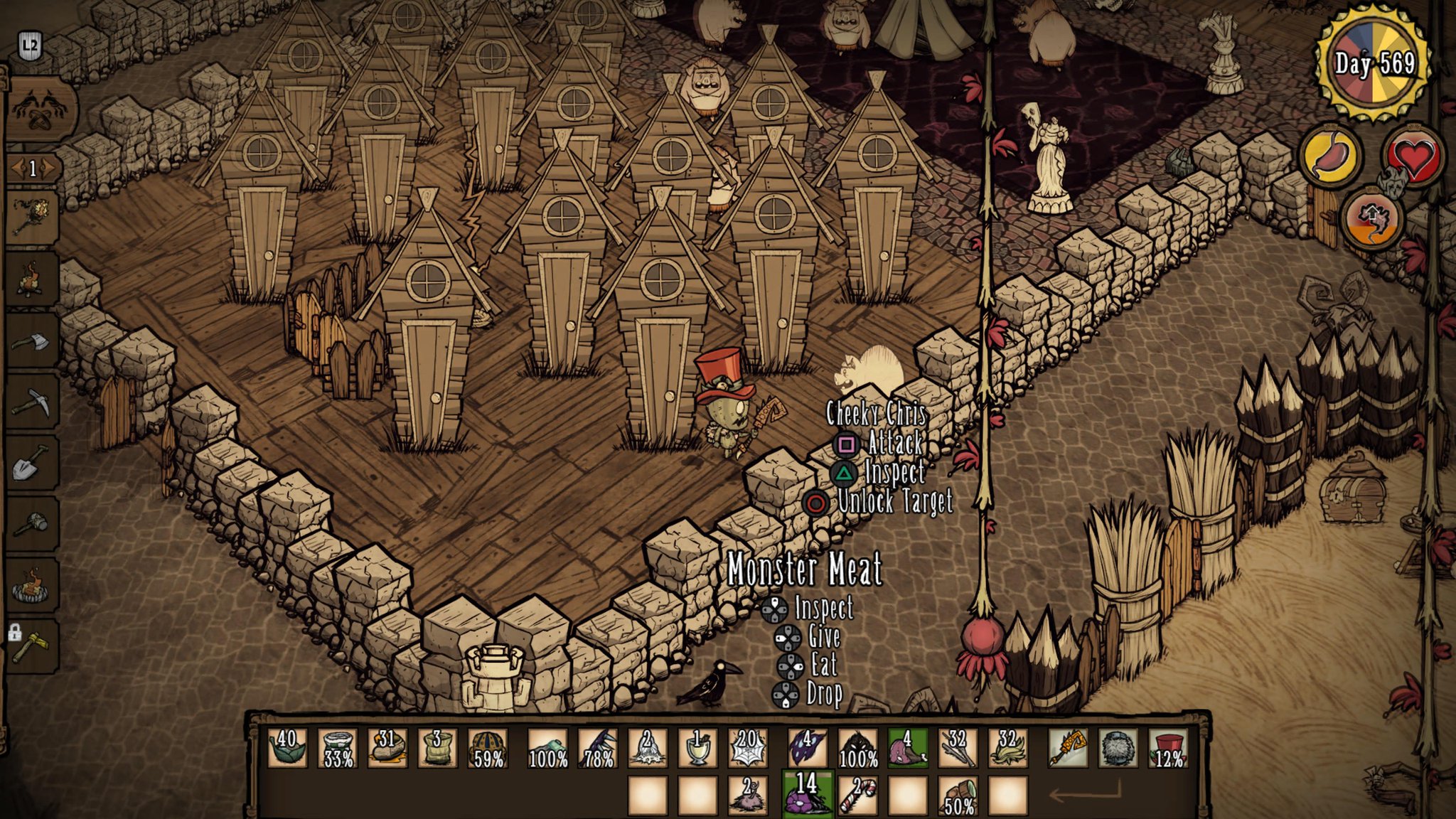The image size is (1456, 819).
Task: Select the football helmet at 59%
Action: point(488,749)
